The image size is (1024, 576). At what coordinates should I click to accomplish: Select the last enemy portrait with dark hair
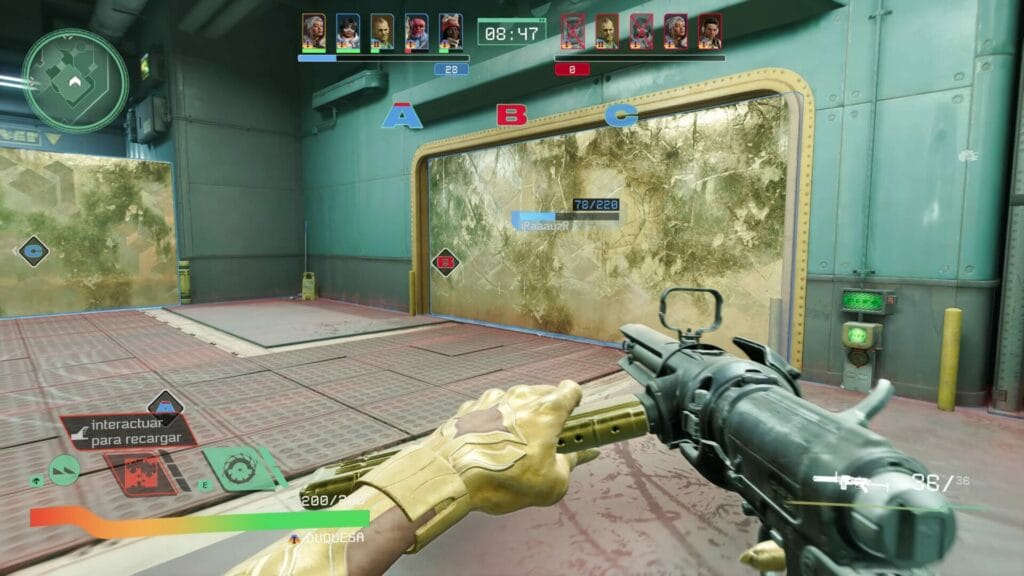tap(710, 32)
